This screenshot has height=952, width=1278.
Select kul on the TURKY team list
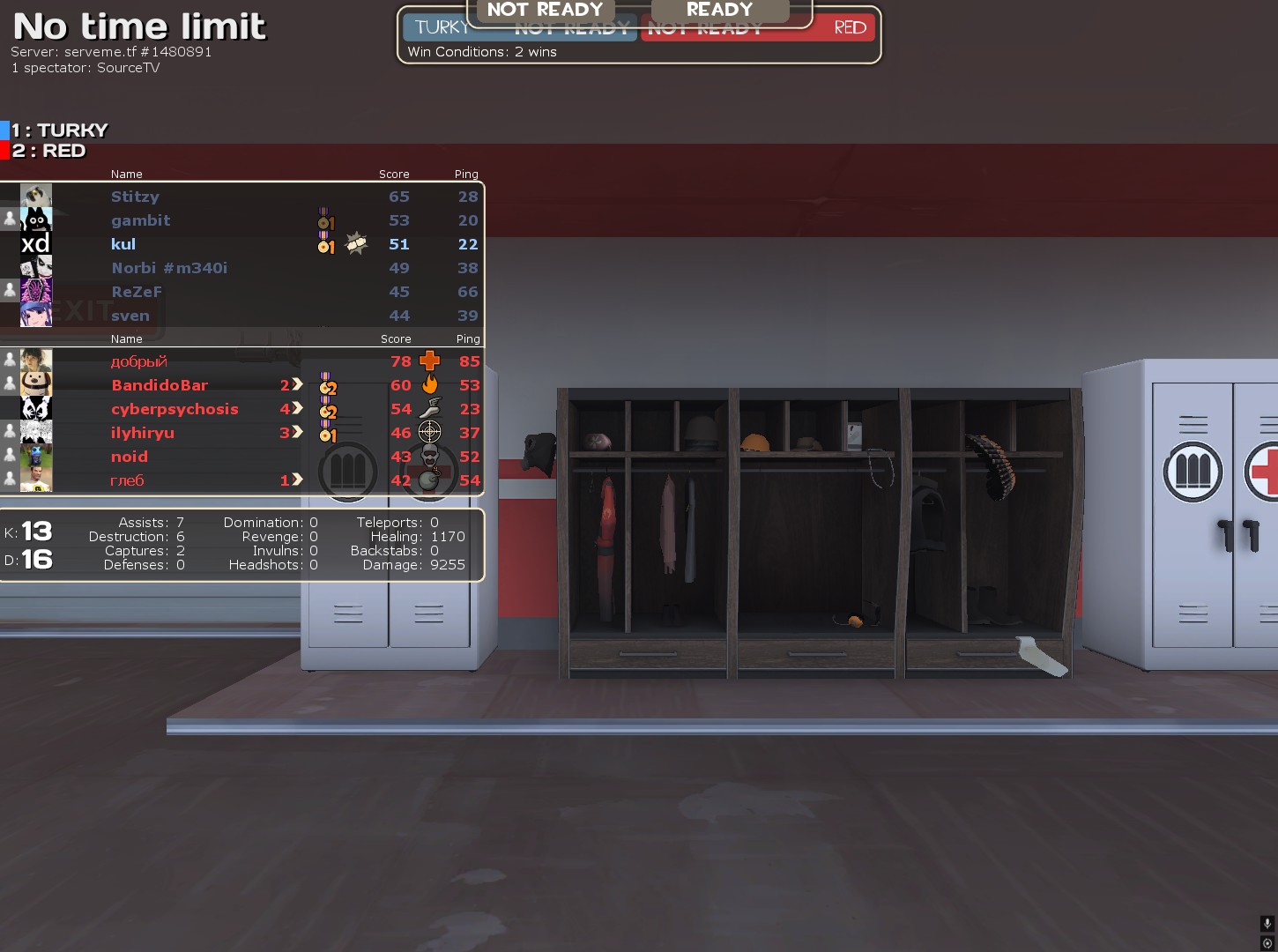tap(123, 244)
